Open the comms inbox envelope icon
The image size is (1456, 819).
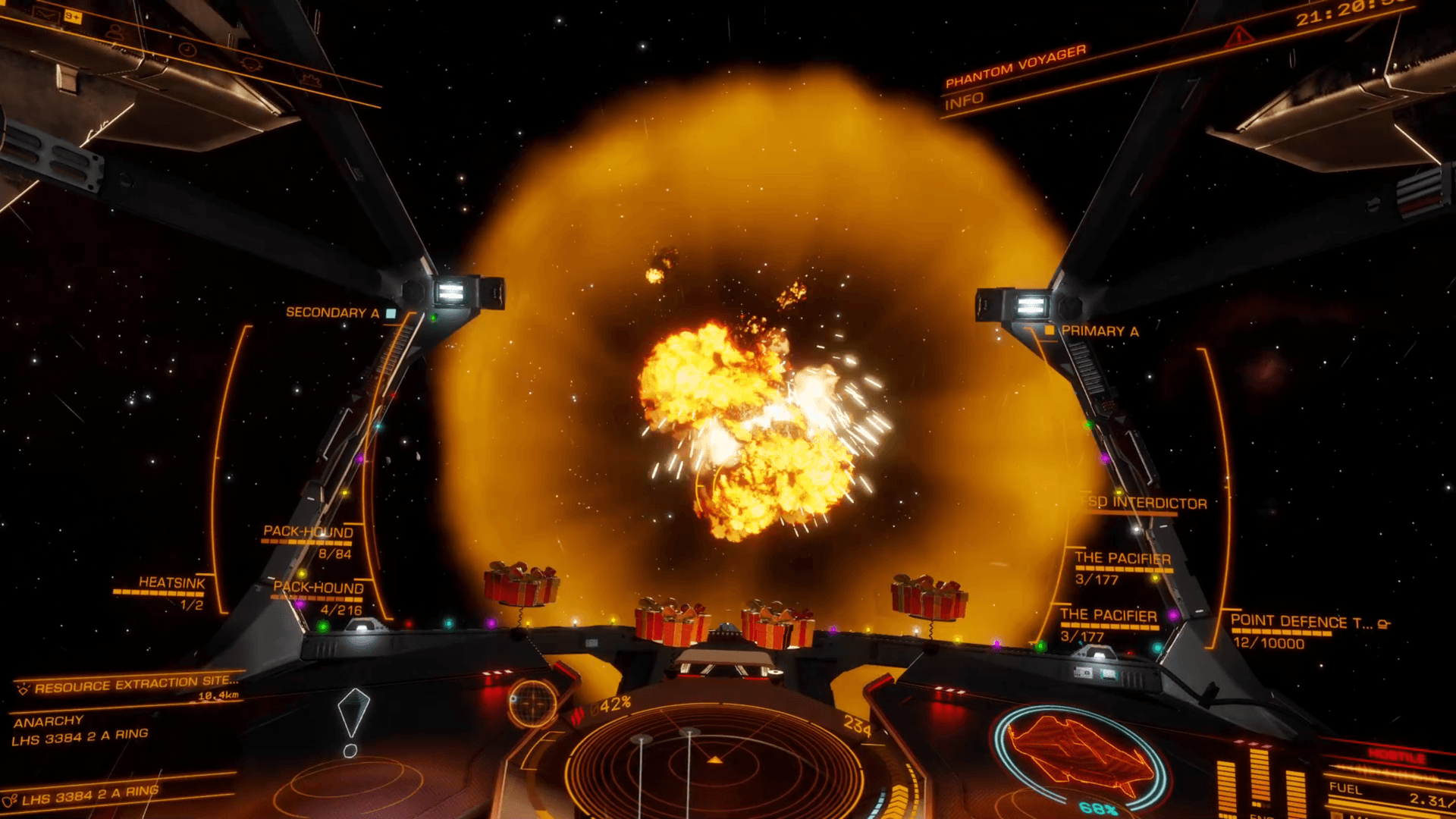(47, 14)
